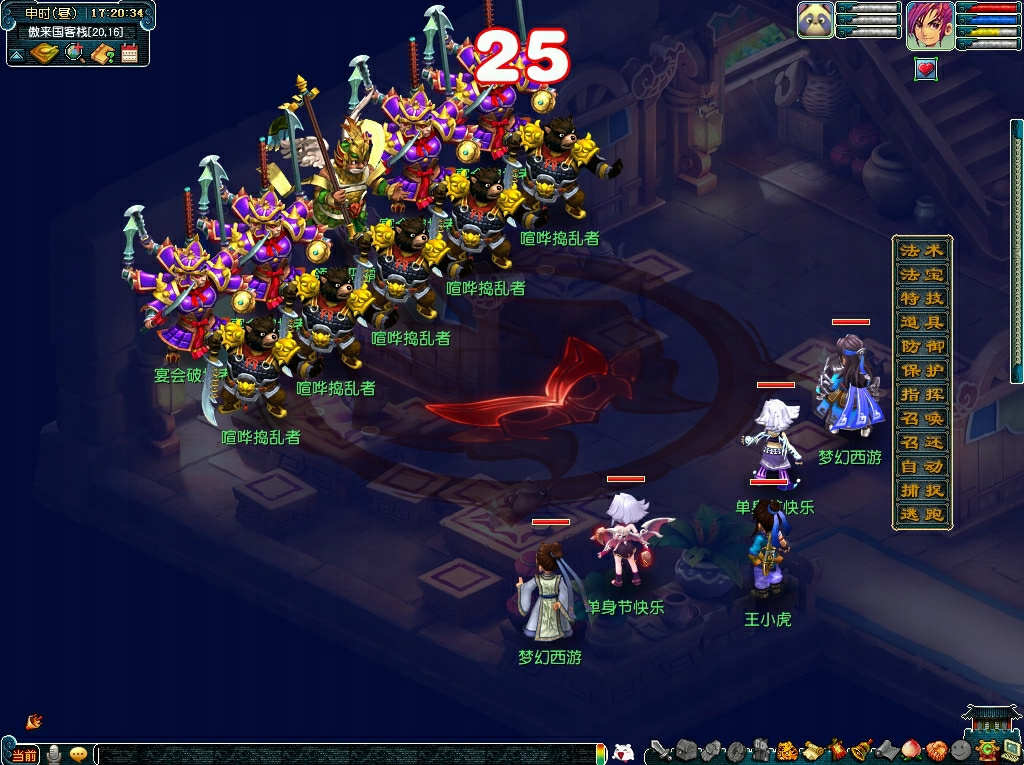Flee battle with 逃跑
The width and height of the screenshot is (1024, 765).
coord(921,515)
